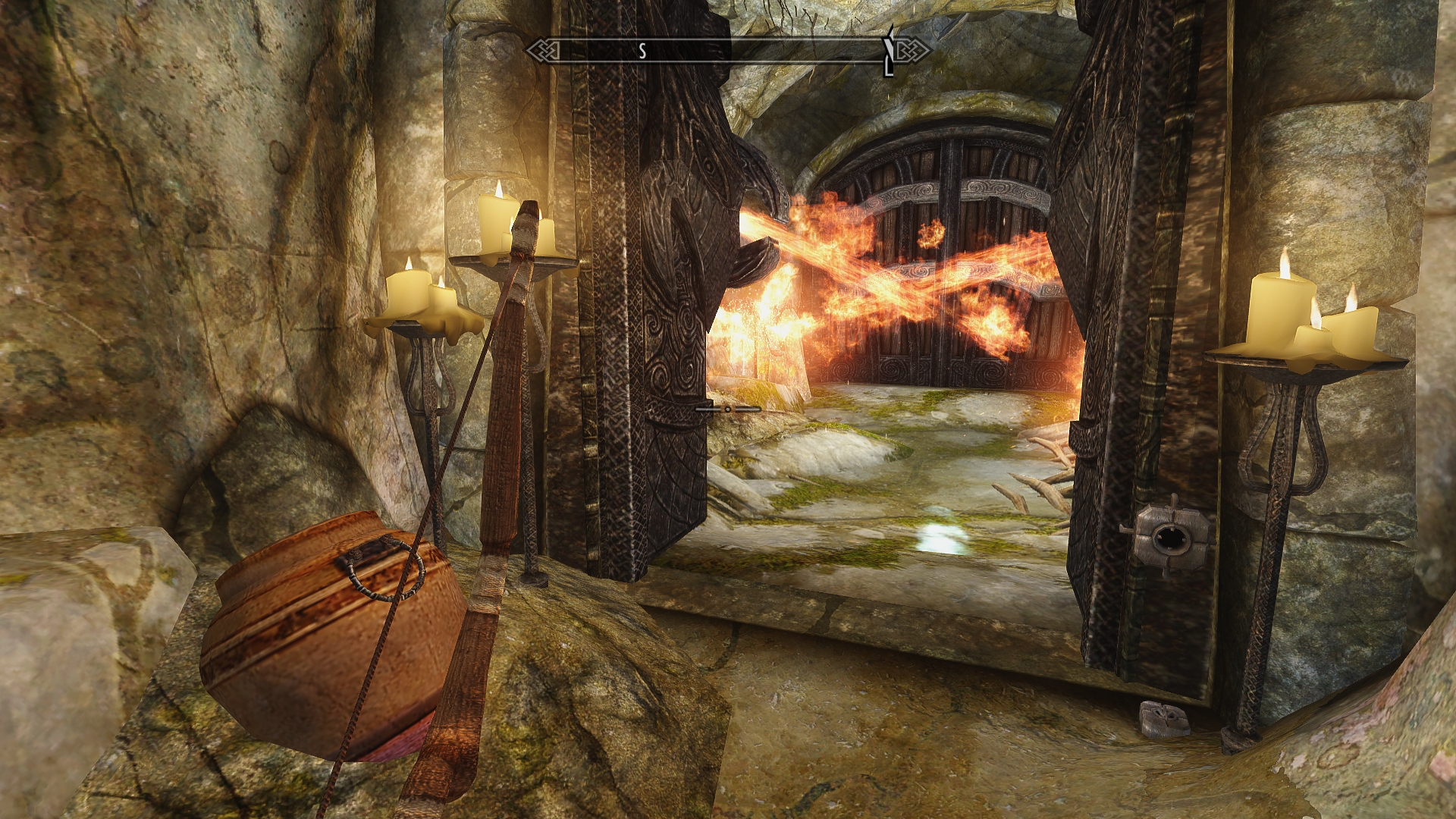
Task: Click the white quest marker on the compass
Action: 889,51
